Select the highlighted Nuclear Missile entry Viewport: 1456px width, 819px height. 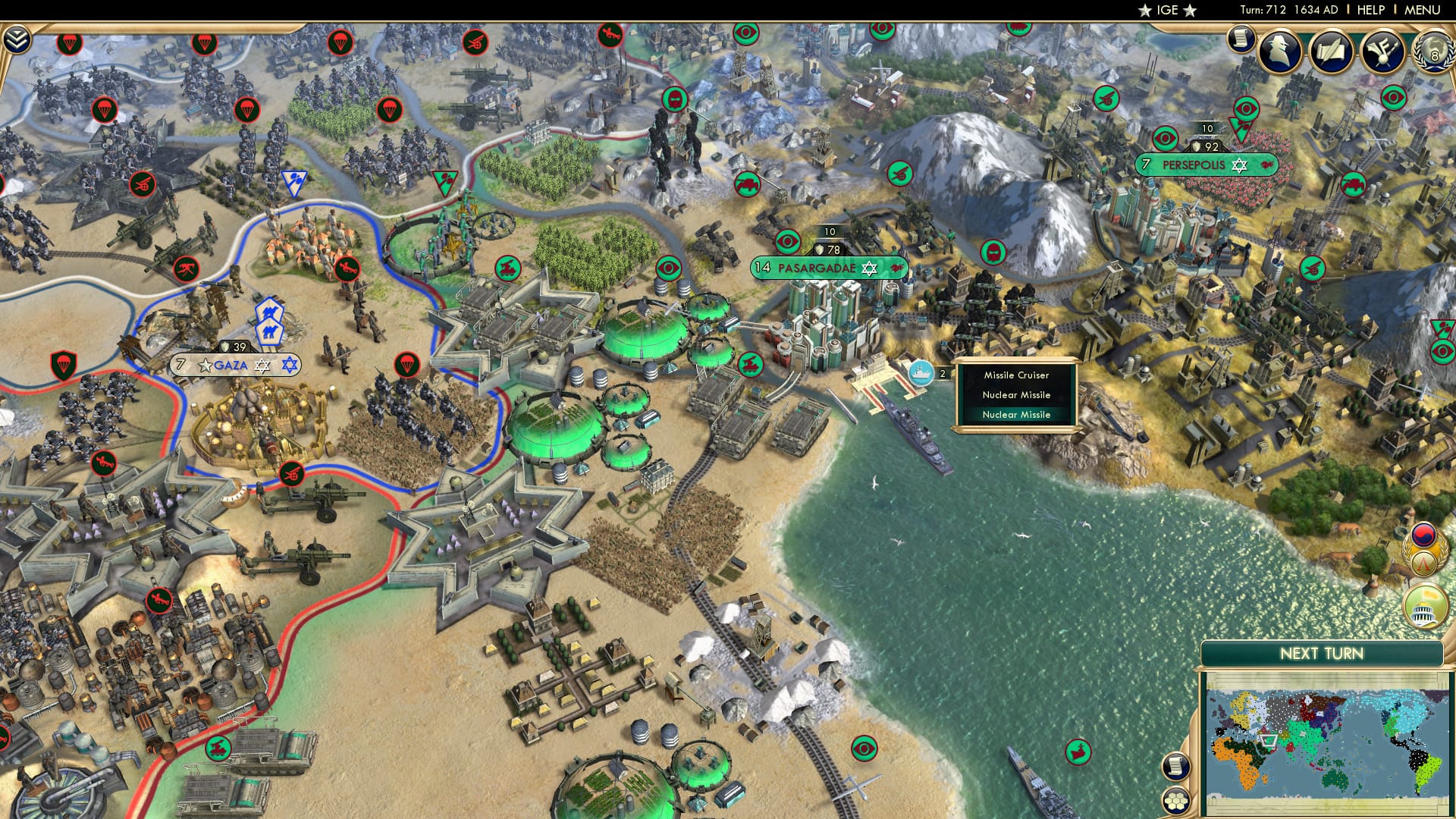click(x=1016, y=415)
